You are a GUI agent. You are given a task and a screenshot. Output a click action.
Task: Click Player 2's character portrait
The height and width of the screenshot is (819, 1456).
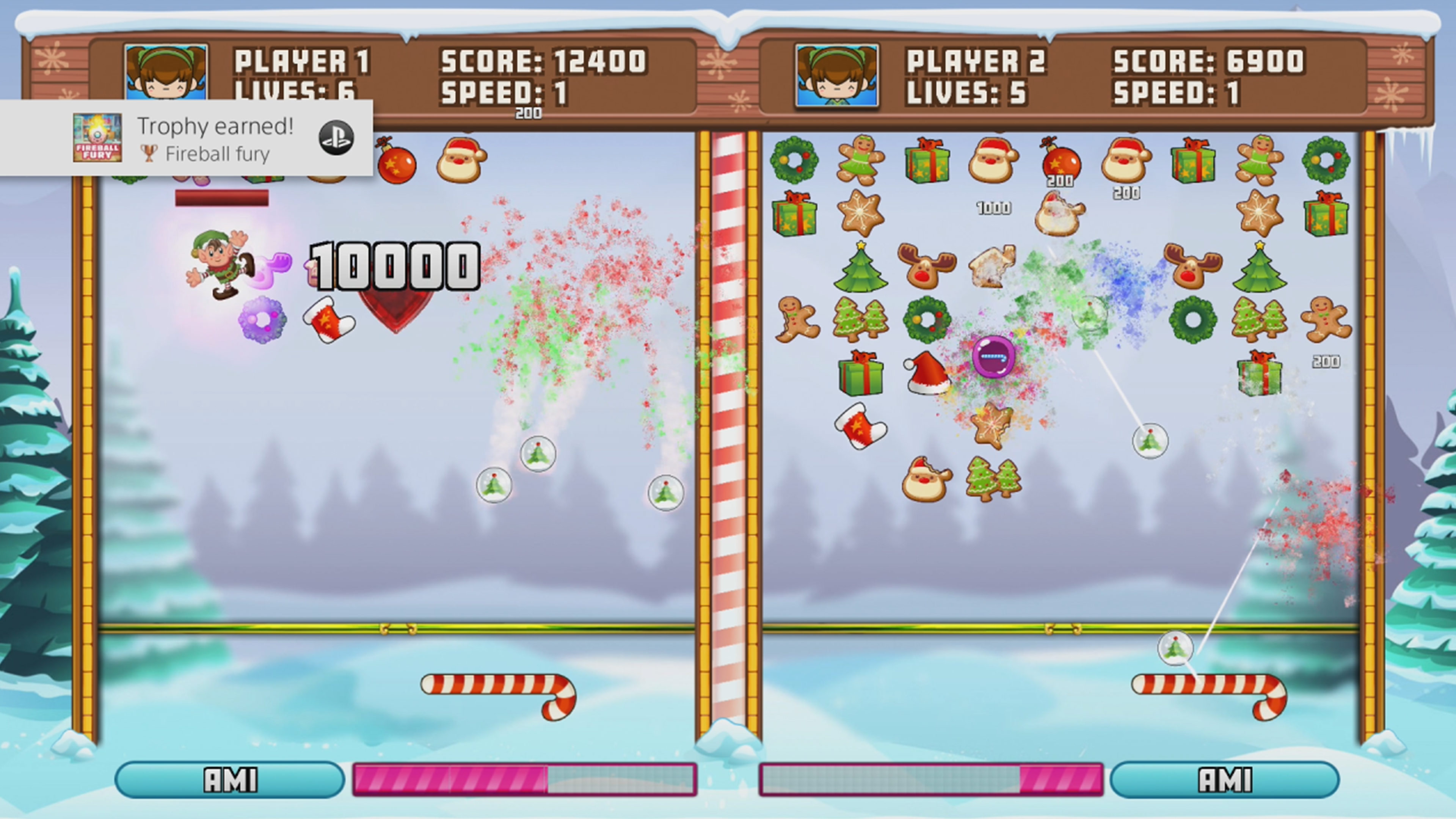(836, 75)
